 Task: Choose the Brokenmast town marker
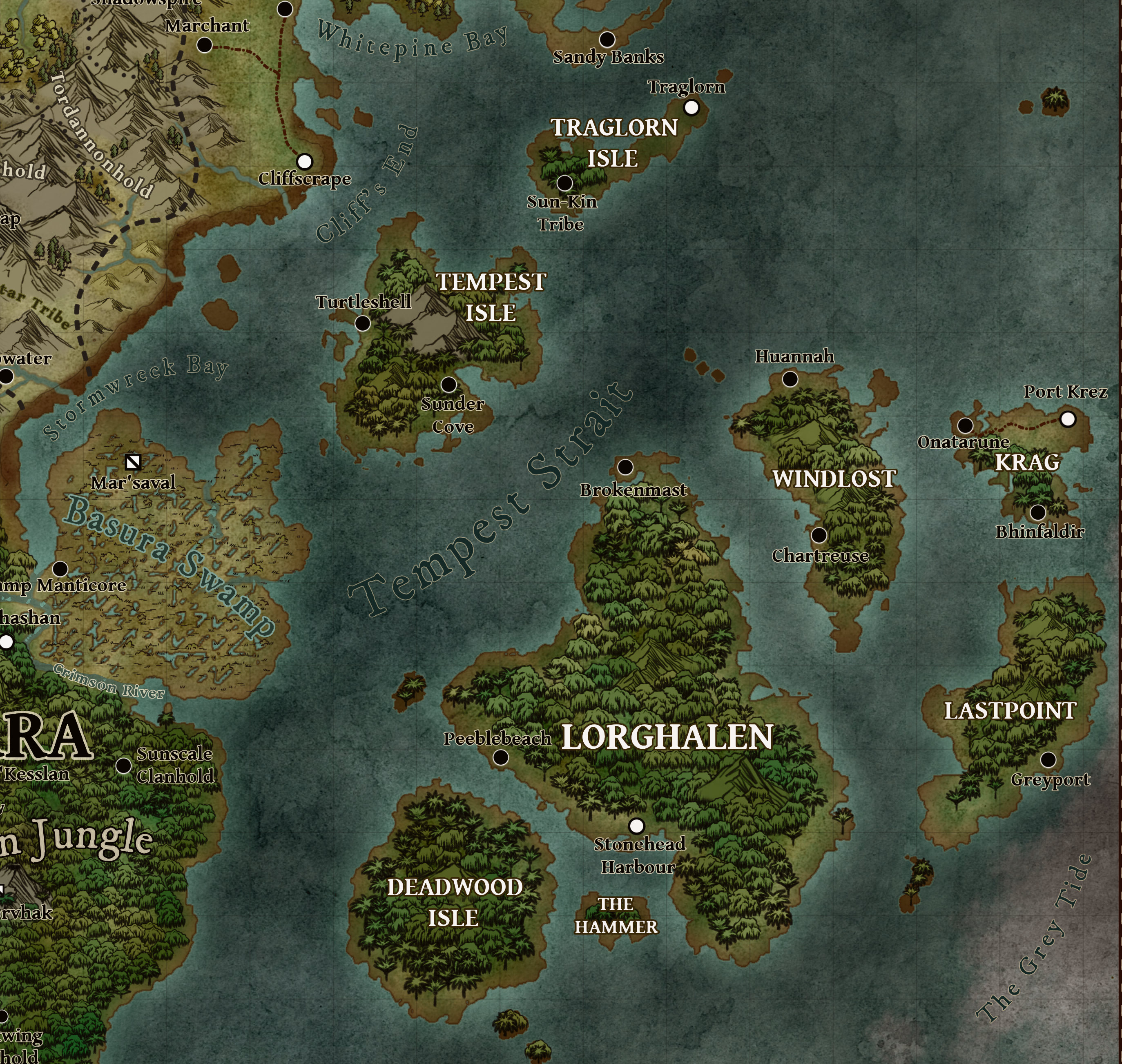pos(625,467)
